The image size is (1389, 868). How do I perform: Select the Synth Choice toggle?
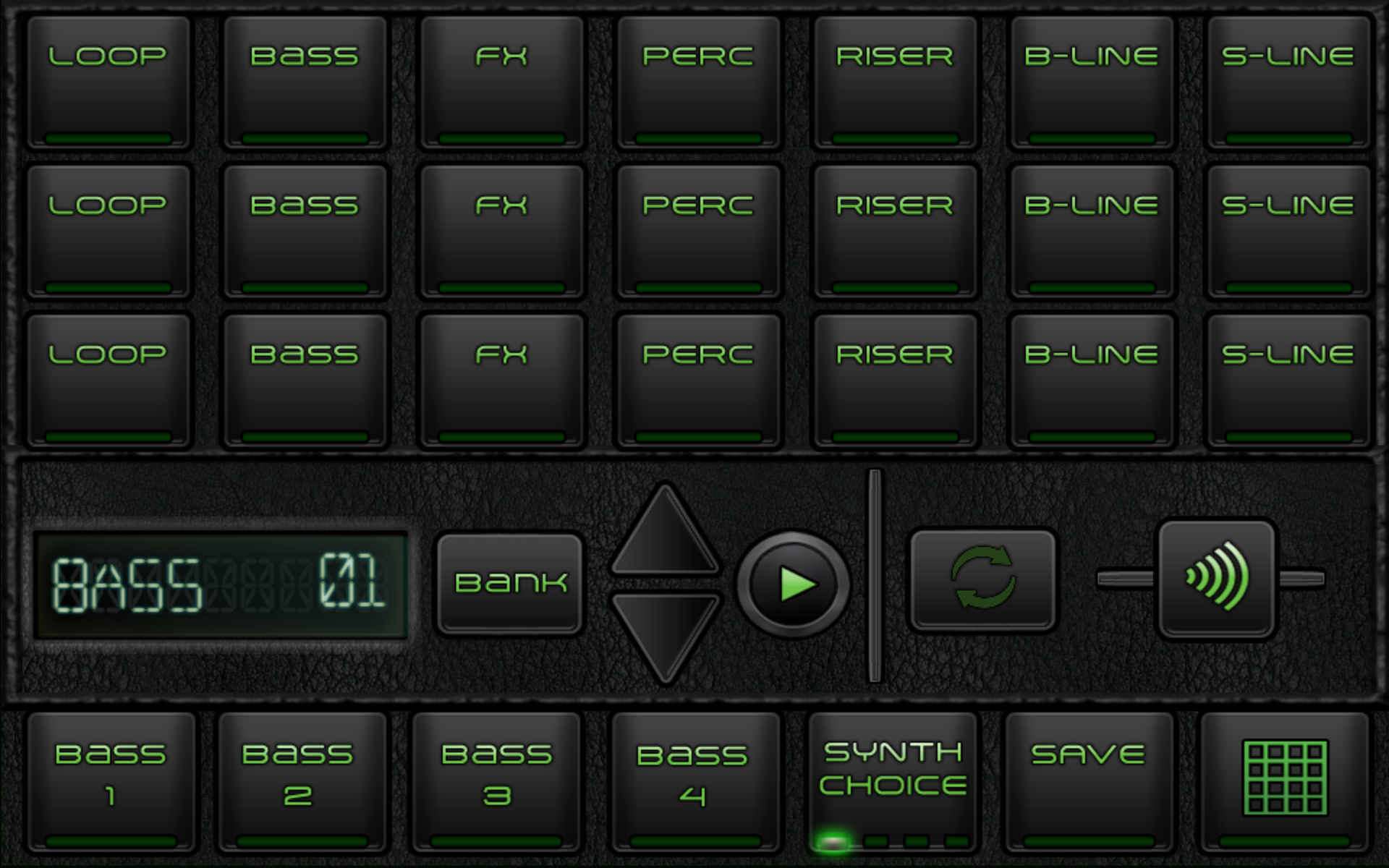[893, 783]
